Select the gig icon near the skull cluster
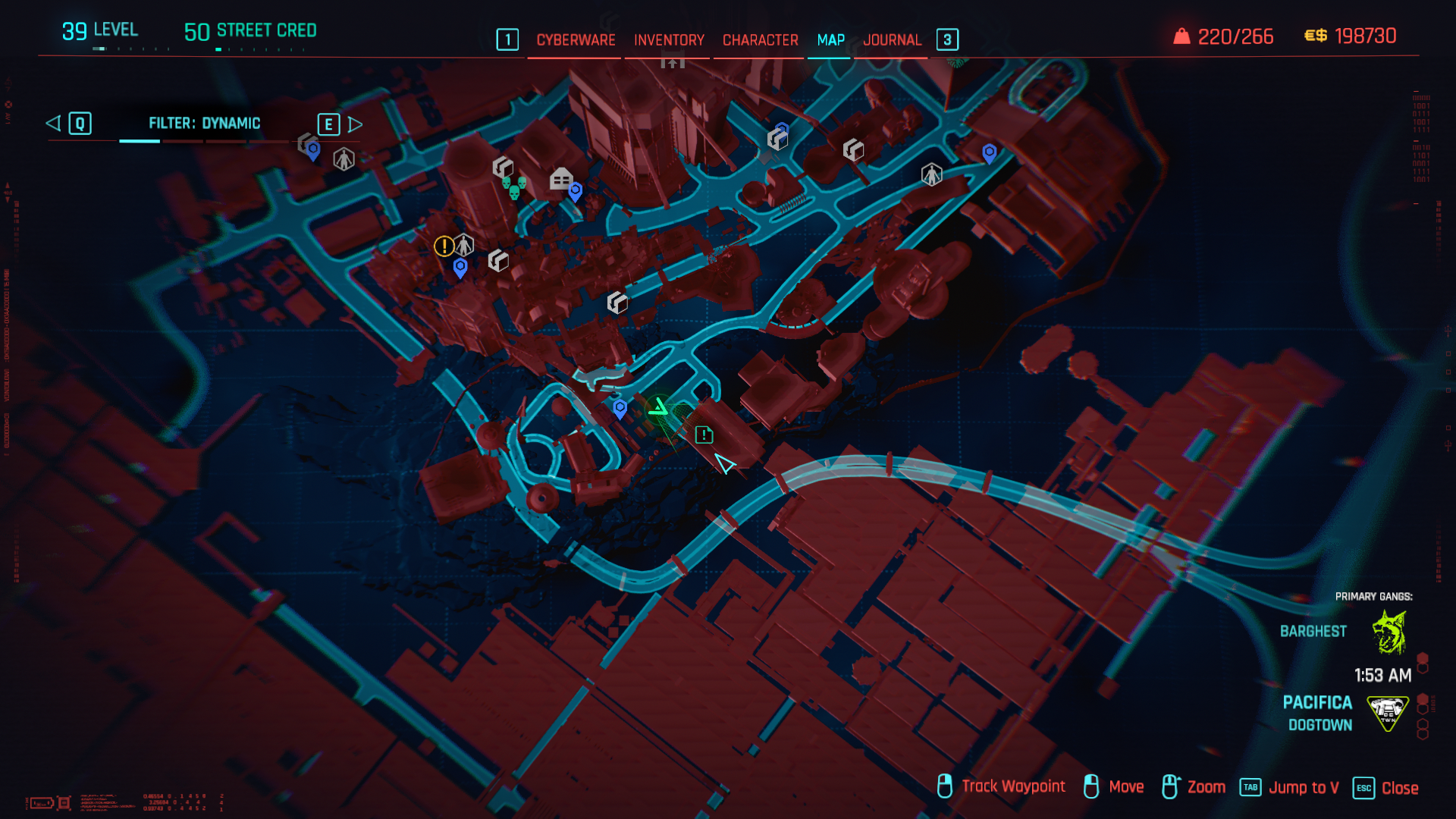1456x819 pixels. click(502, 165)
